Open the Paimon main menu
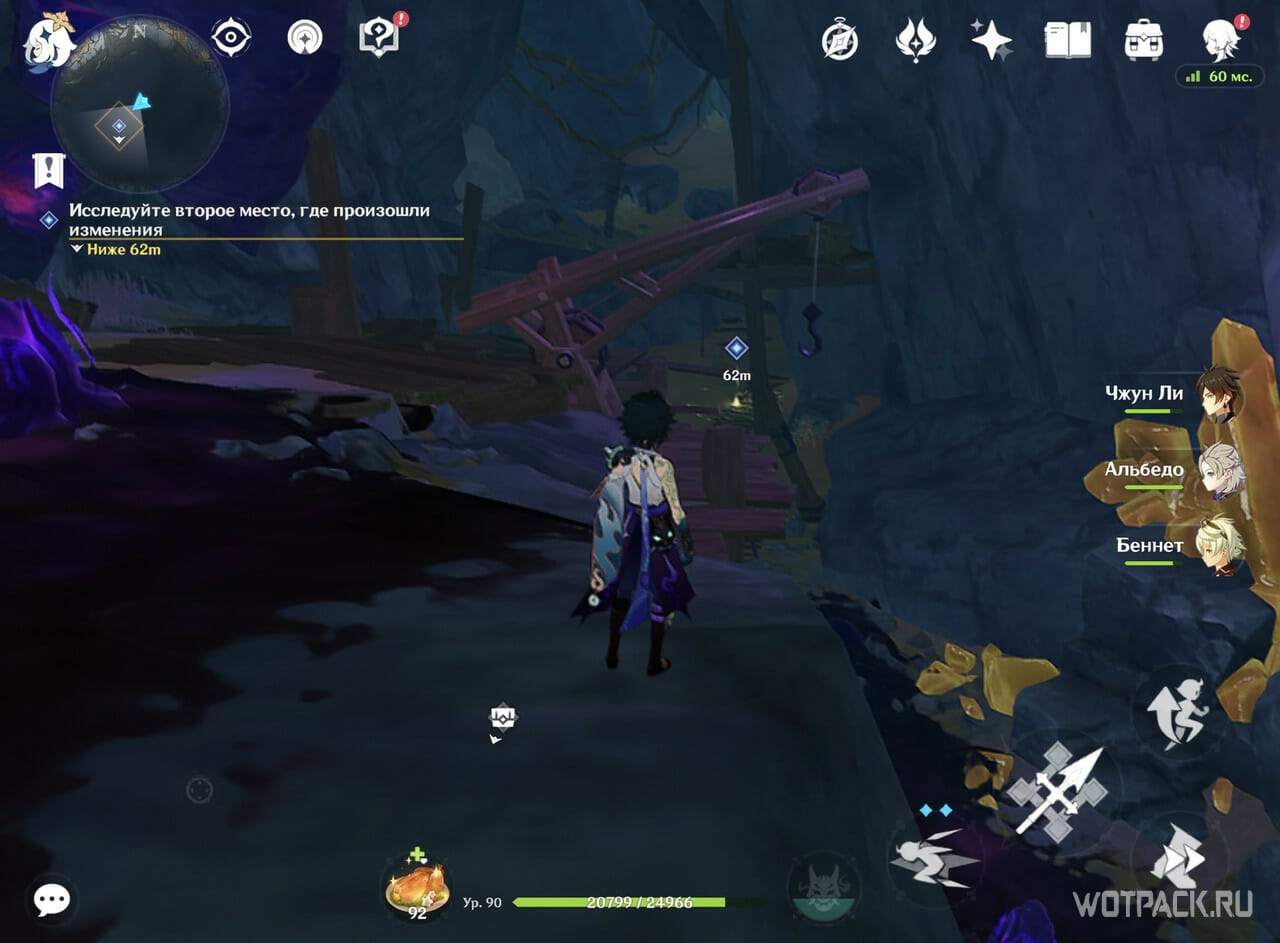This screenshot has height=943, width=1280. point(50,40)
